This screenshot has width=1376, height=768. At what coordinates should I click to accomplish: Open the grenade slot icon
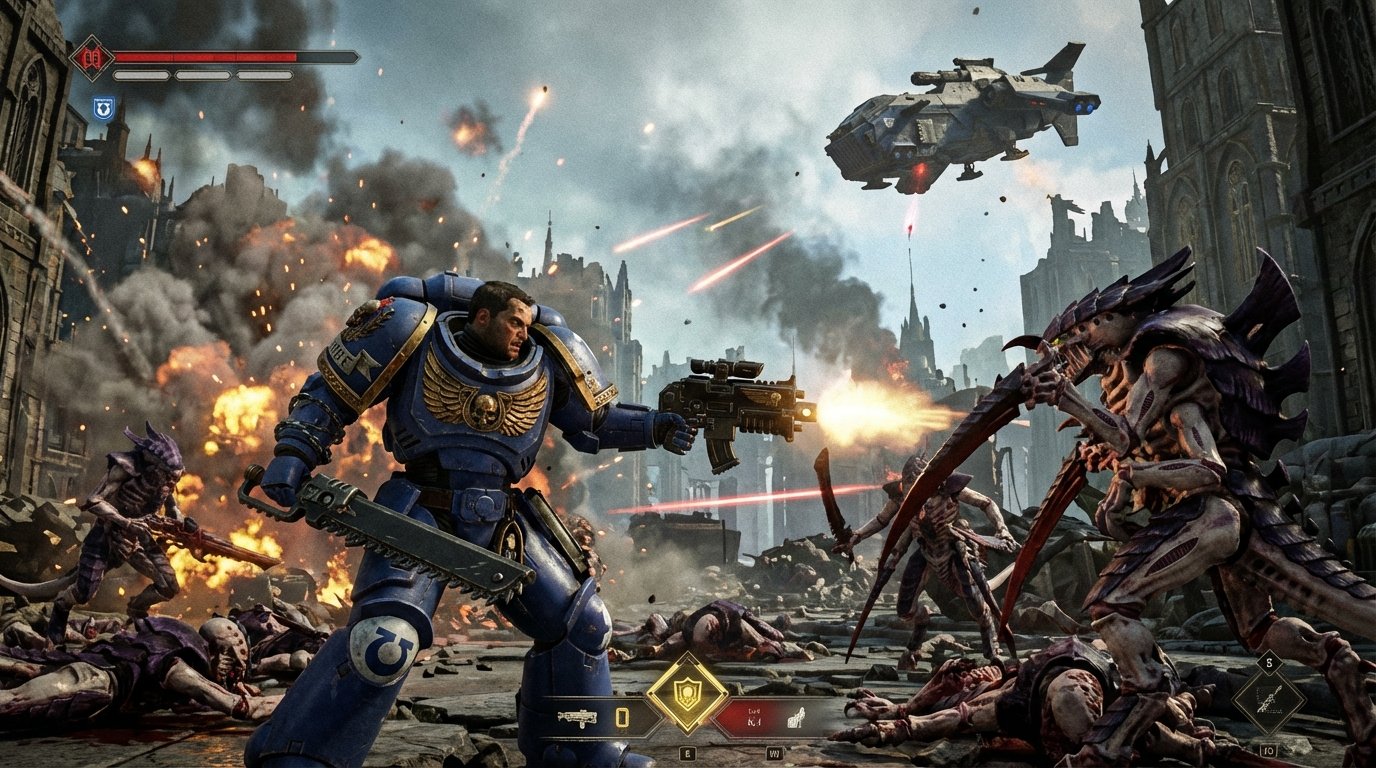tap(796, 717)
